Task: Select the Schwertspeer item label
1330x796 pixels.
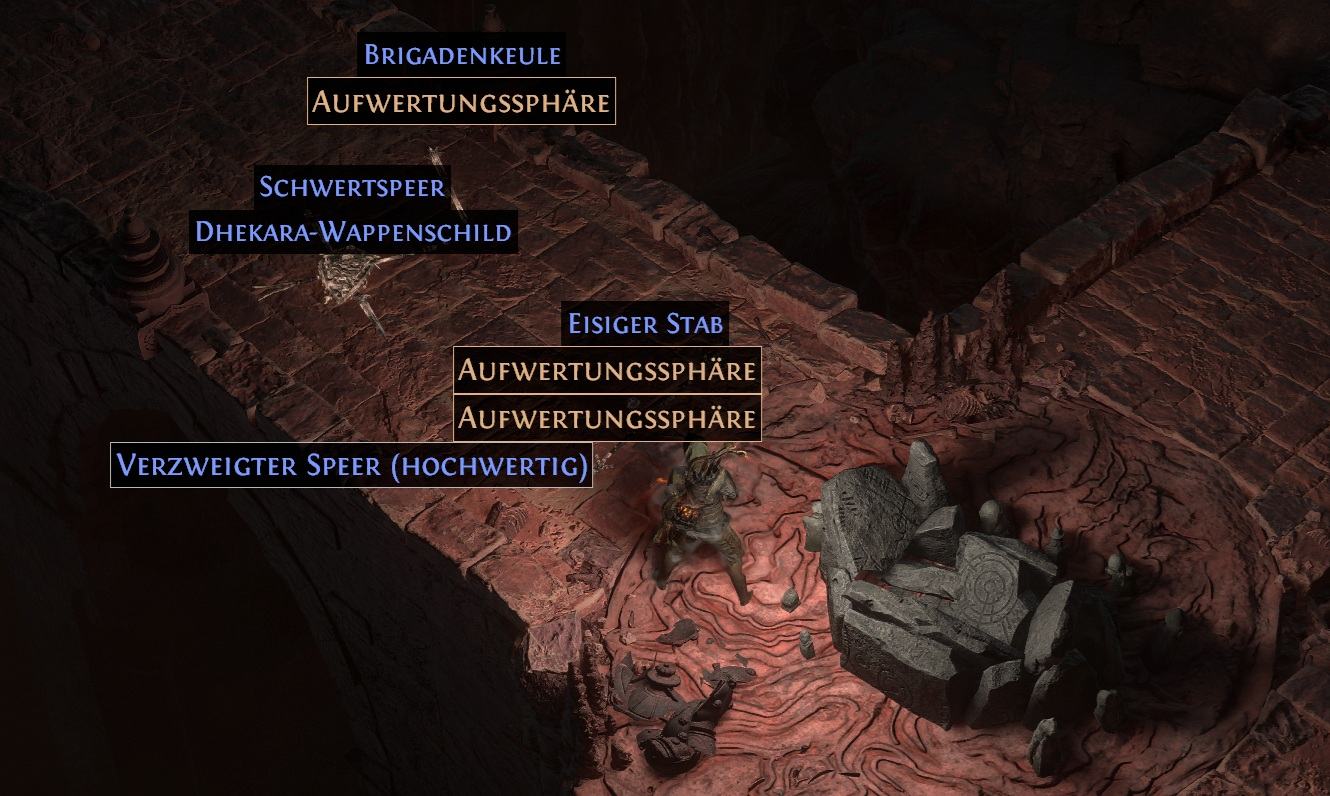Action: click(x=352, y=186)
